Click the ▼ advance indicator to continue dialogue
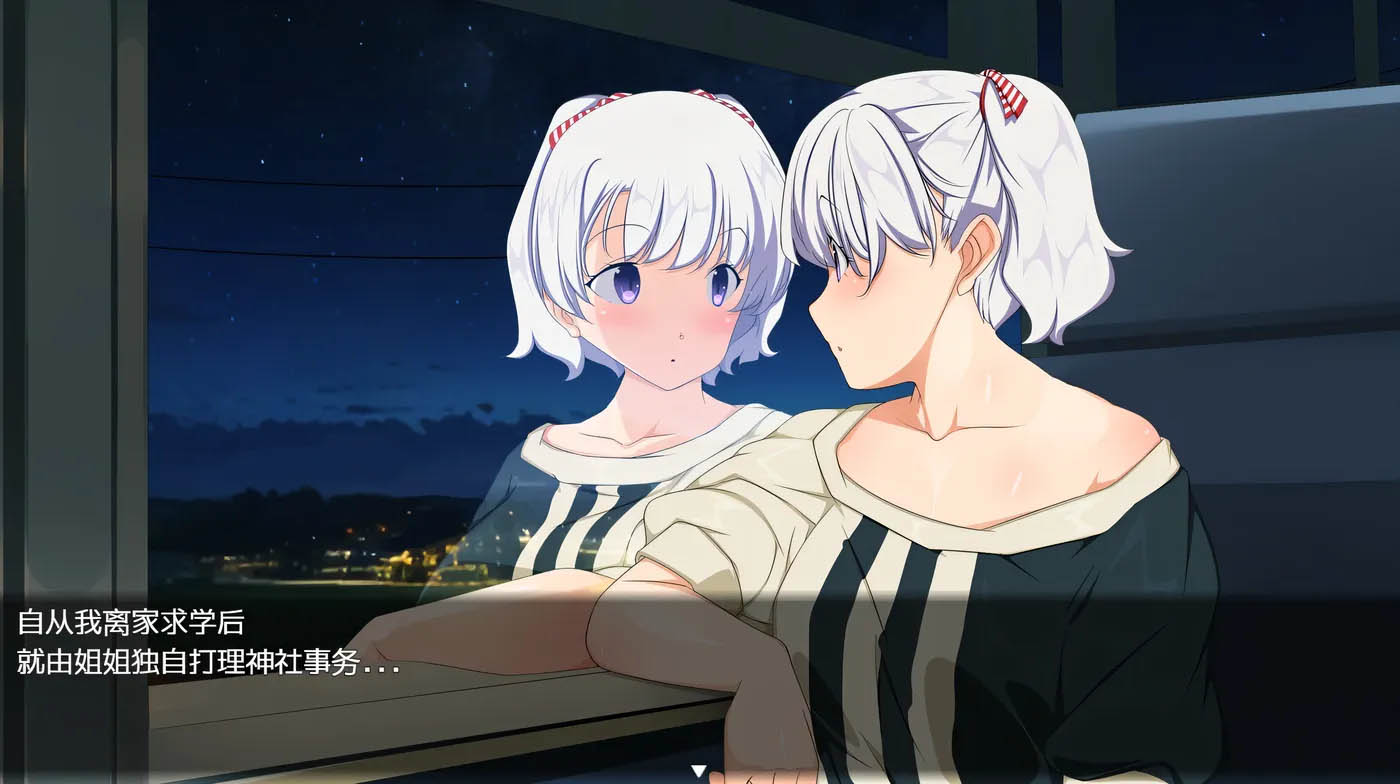The width and height of the screenshot is (1400, 784). (698, 770)
